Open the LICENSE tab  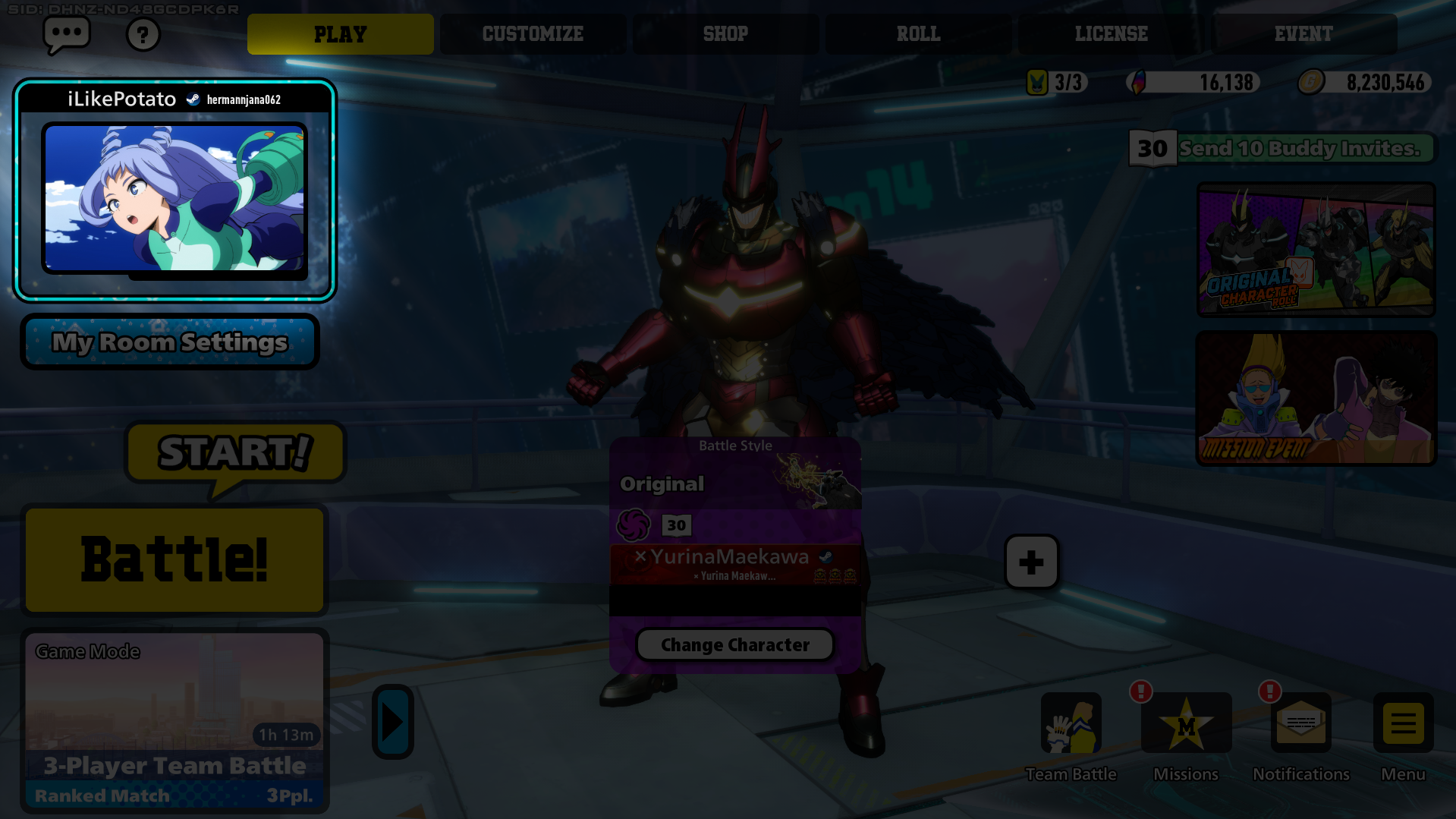(1111, 34)
